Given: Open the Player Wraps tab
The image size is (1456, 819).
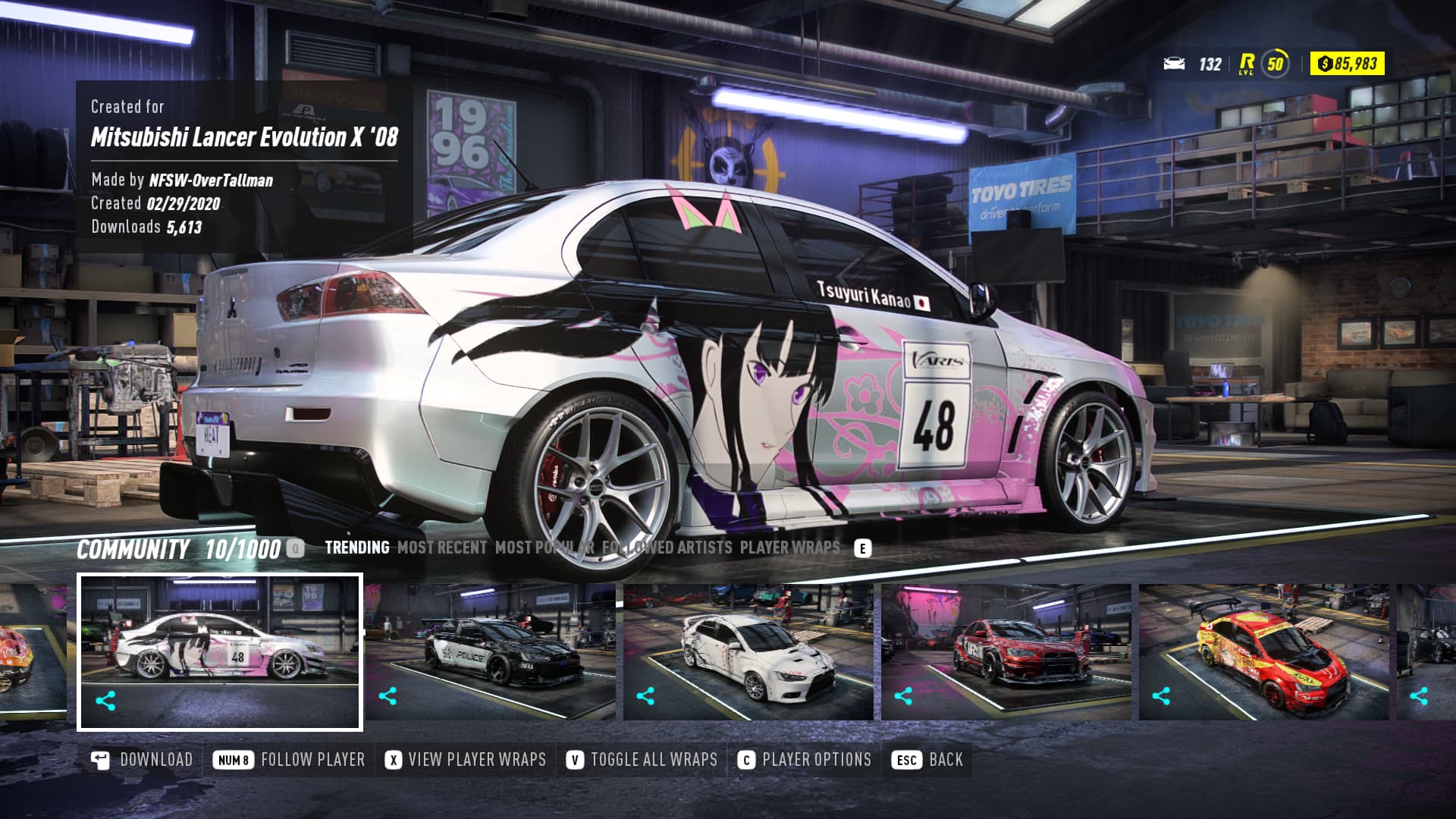Looking at the screenshot, I should tap(789, 548).
